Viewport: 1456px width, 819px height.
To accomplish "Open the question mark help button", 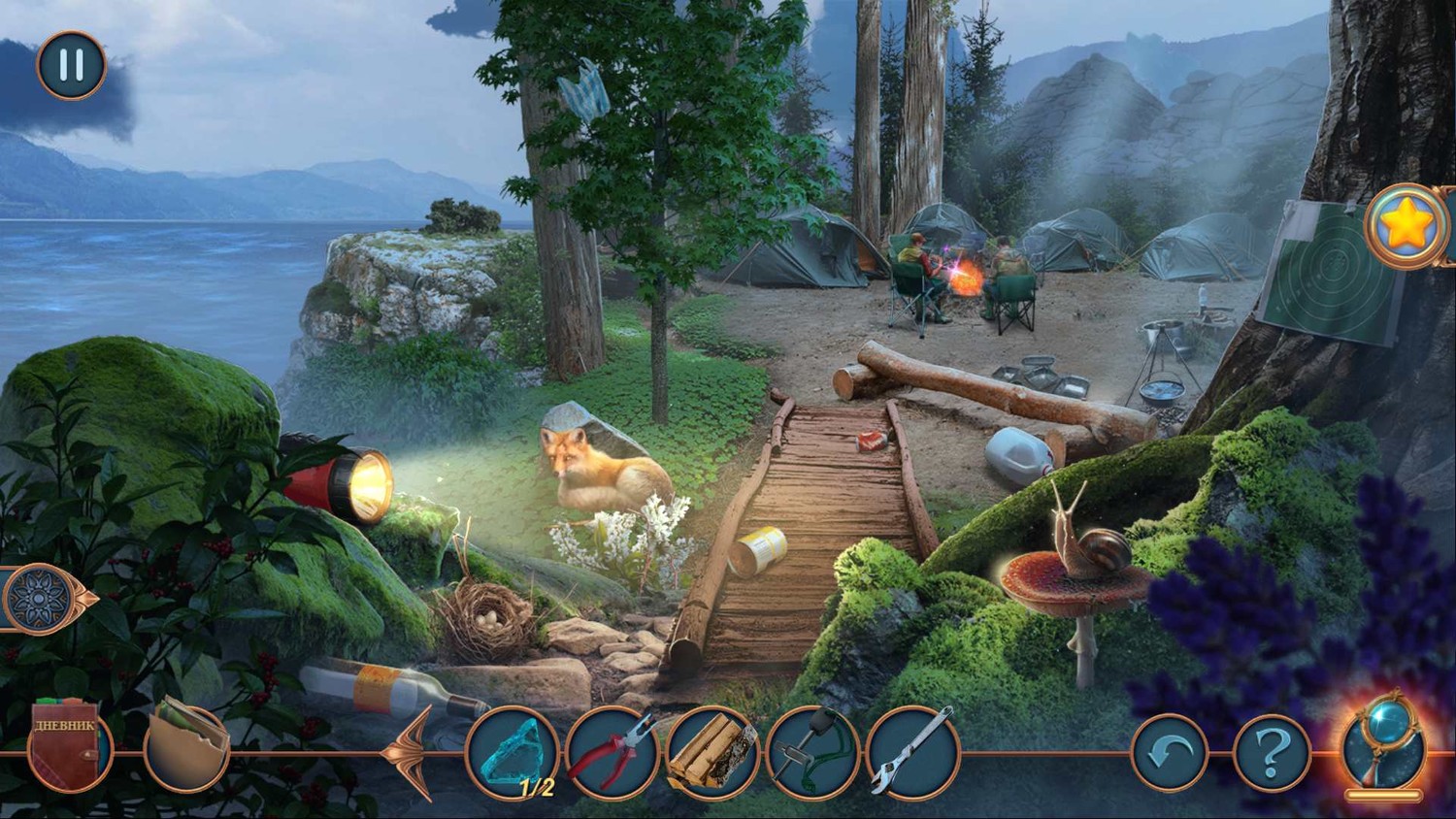I will [x=1272, y=753].
